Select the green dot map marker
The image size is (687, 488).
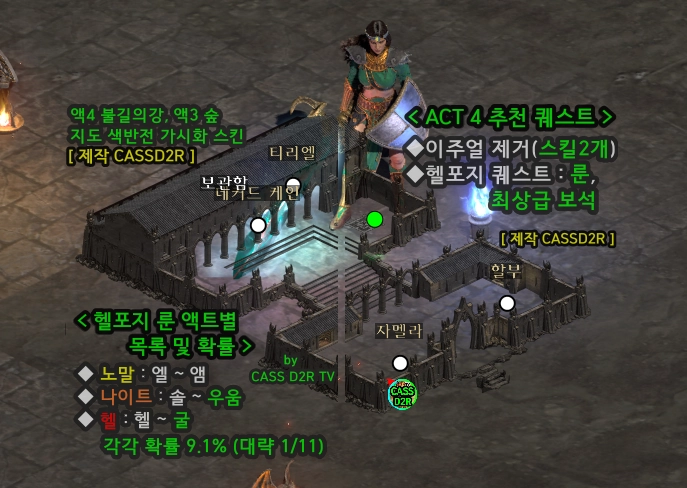pos(375,219)
